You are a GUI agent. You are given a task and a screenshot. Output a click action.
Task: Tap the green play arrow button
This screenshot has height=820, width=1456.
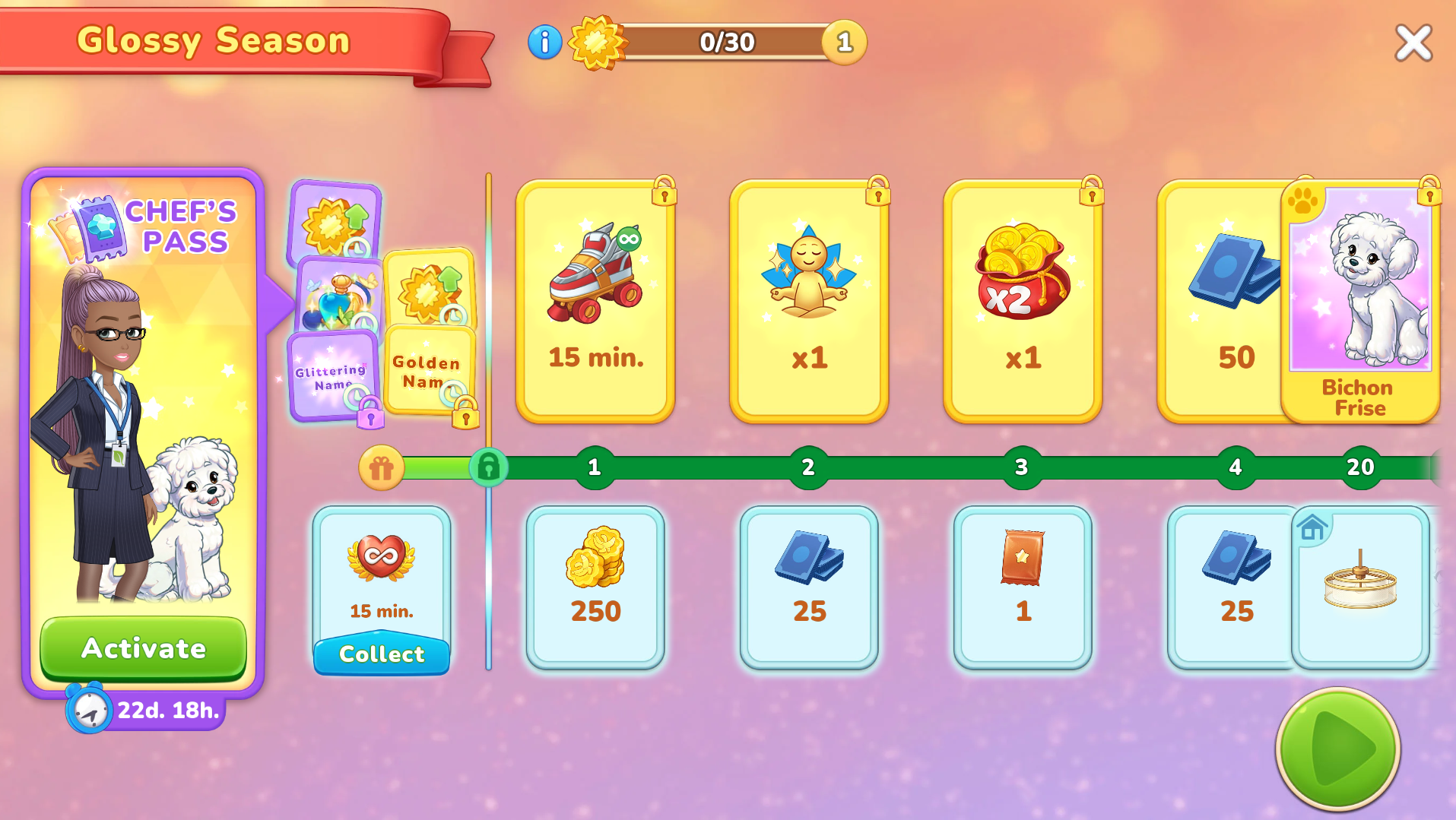click(x=1338, y=749)
